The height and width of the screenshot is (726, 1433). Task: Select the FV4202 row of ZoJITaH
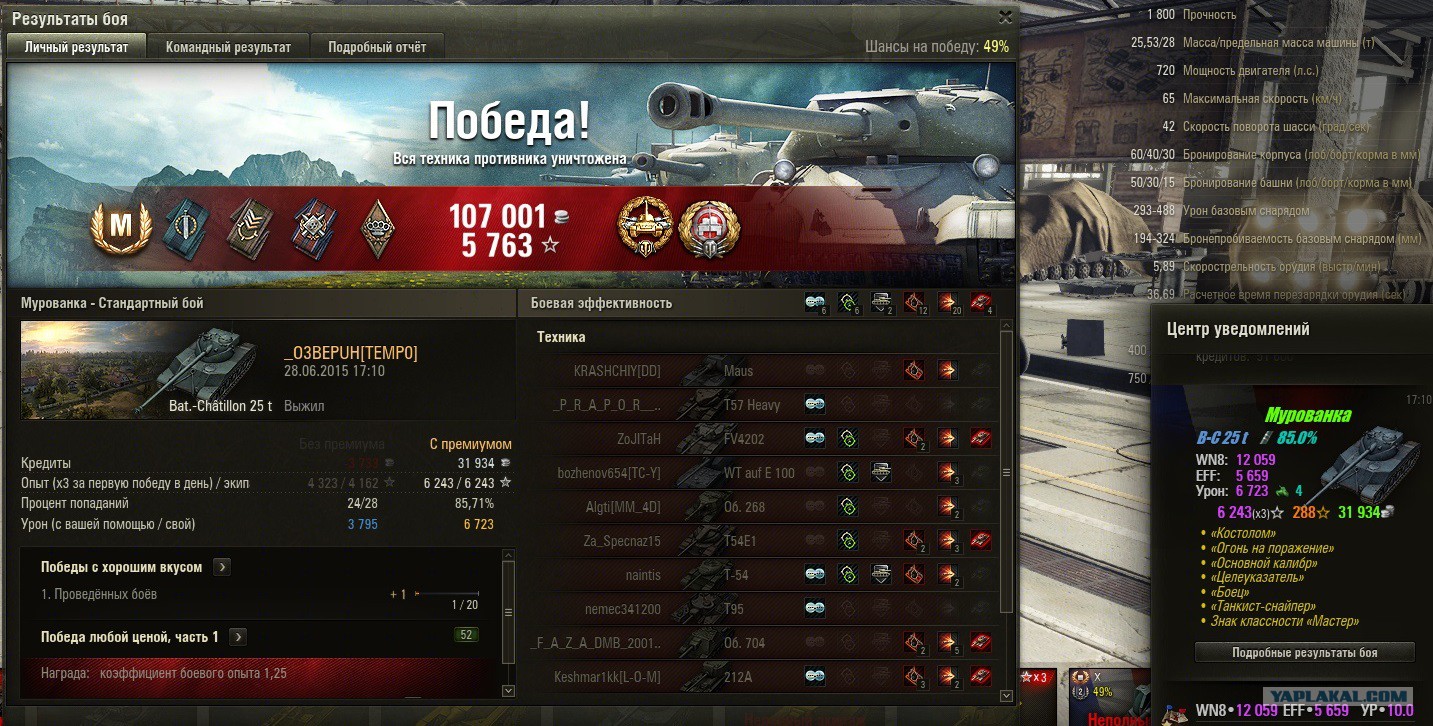760,439
